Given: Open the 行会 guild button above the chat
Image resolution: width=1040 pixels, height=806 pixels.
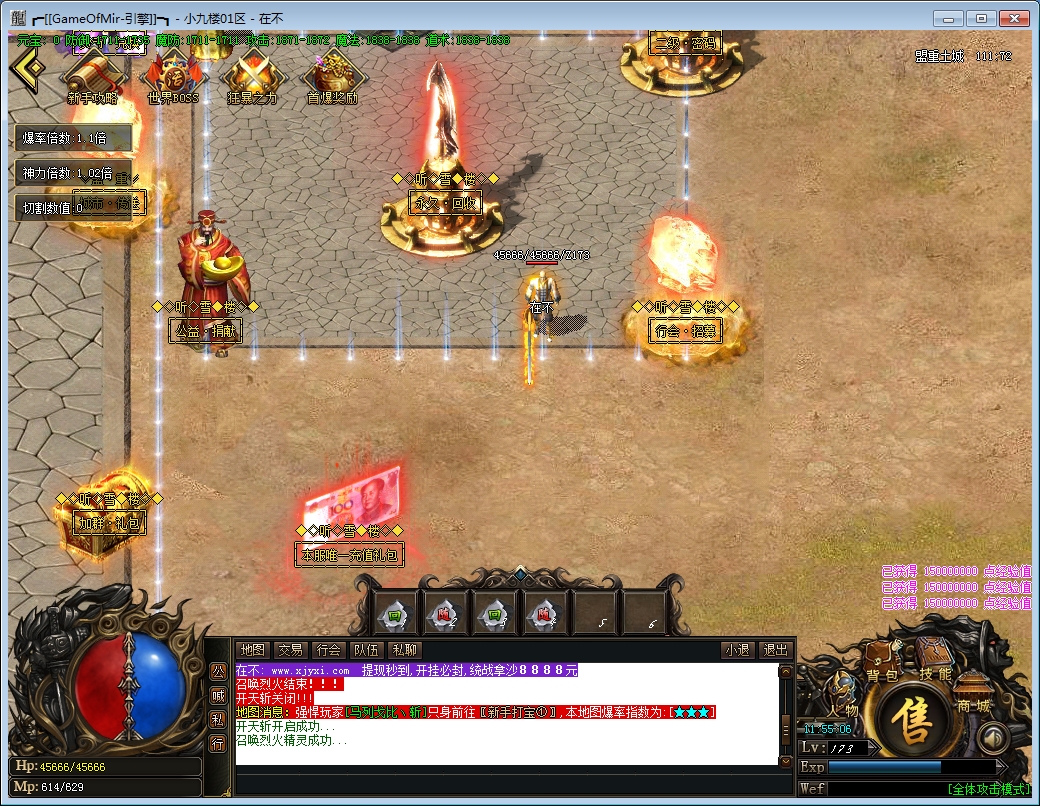Looking at the screenshot, I should point(327,650).
